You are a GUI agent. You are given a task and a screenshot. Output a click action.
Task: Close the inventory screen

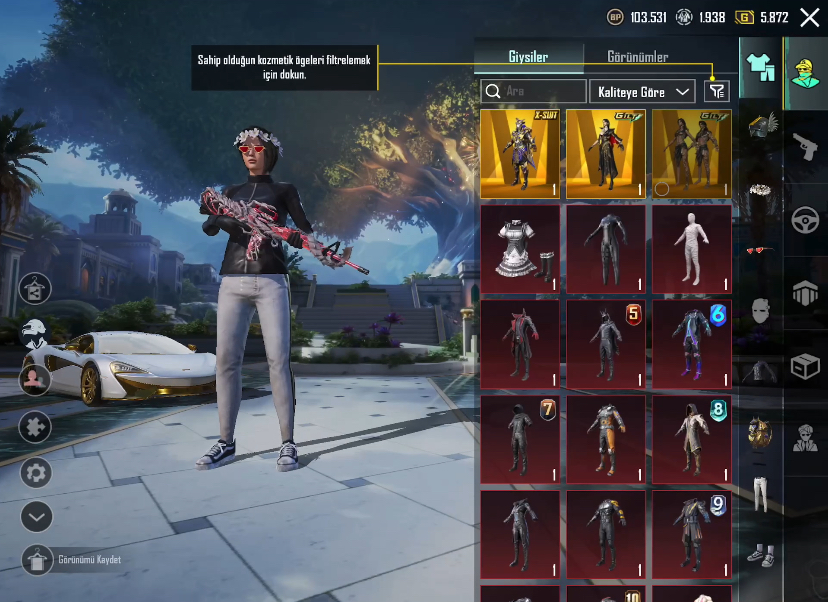tap(810, 17)
